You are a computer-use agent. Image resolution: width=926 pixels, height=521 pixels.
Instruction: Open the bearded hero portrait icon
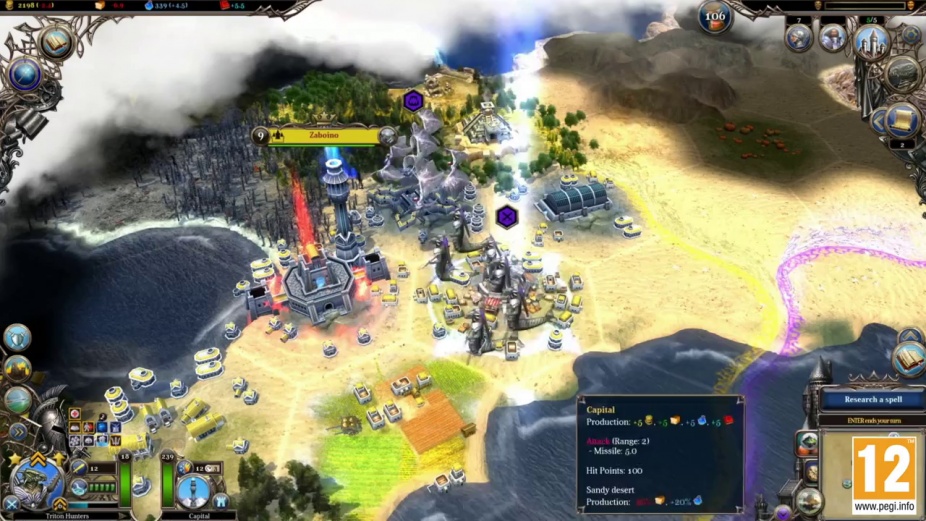pyautogui.click(x=832, y=38)
